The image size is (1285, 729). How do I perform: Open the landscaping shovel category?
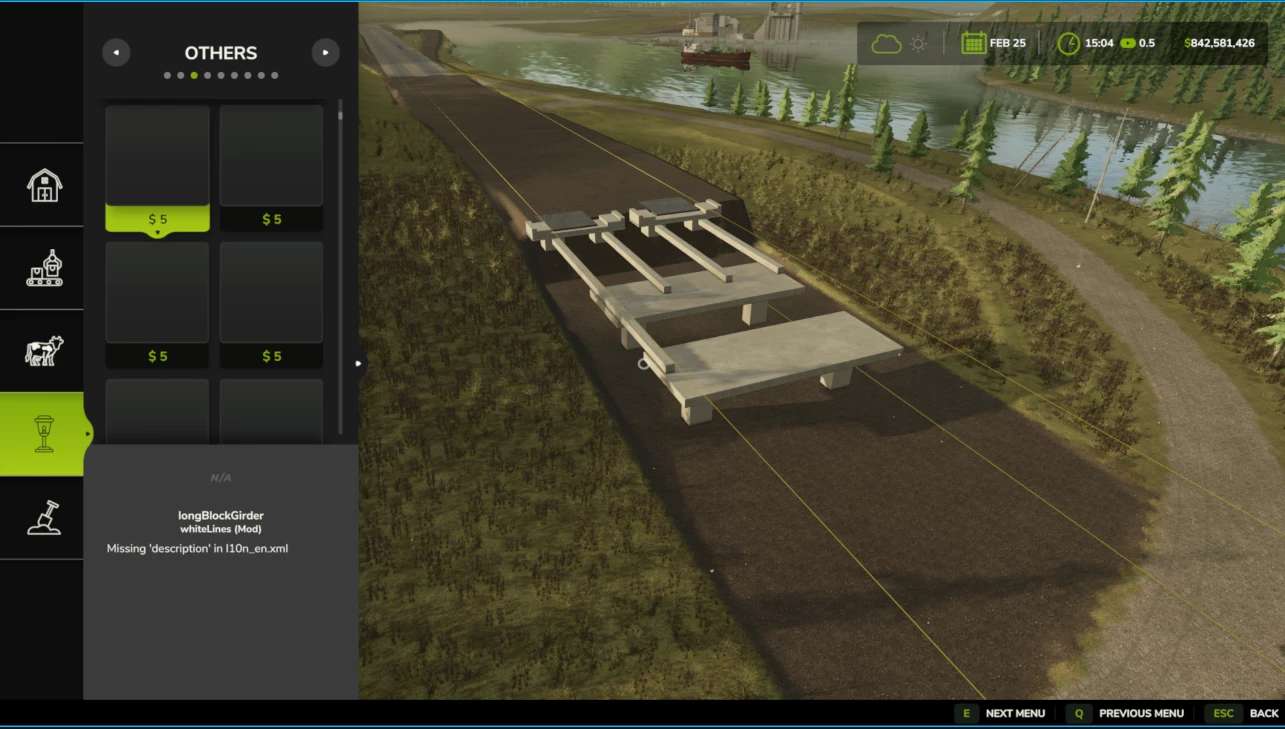tap(43, 517)
